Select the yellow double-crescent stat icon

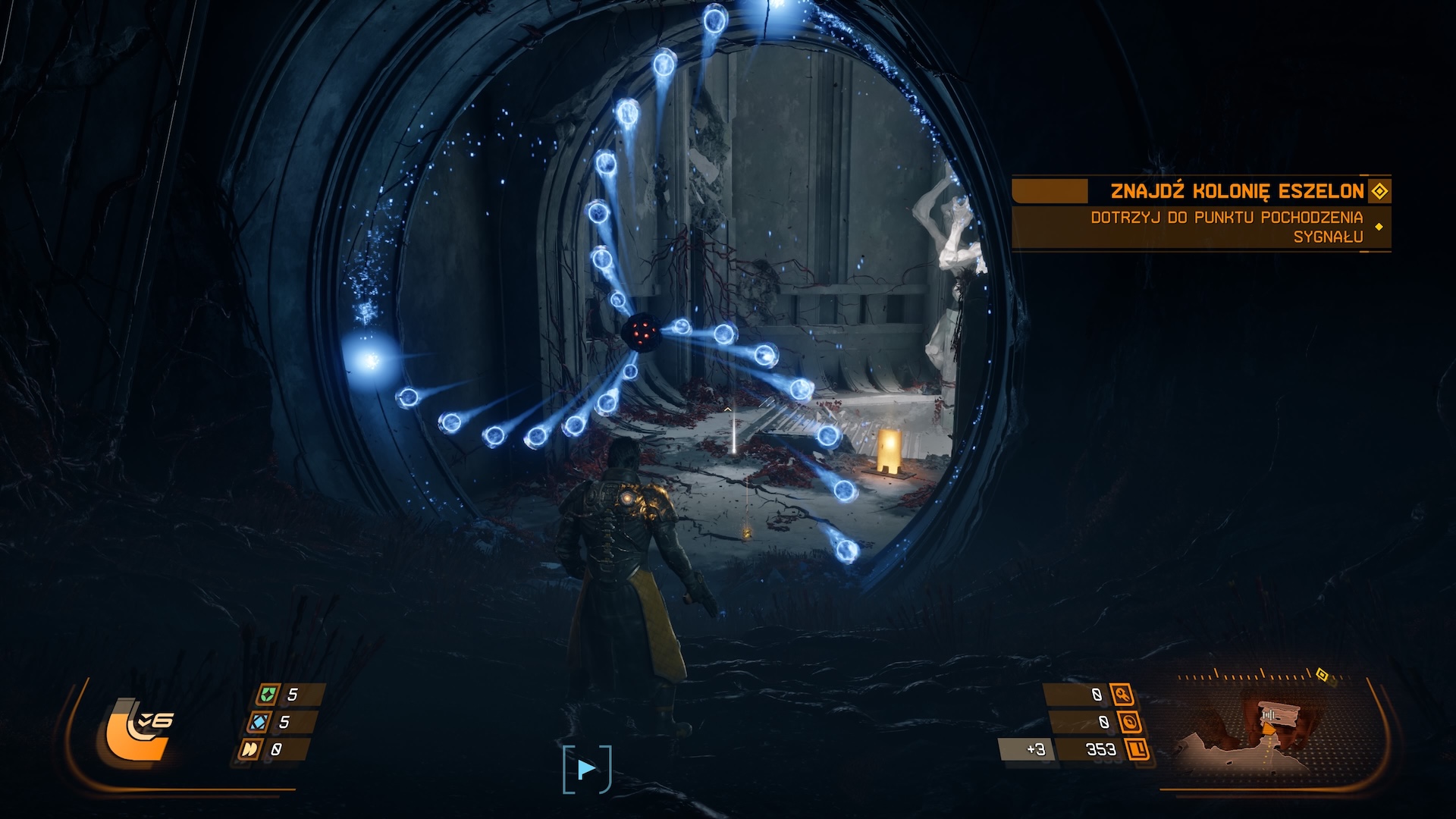tap(249, 749)
